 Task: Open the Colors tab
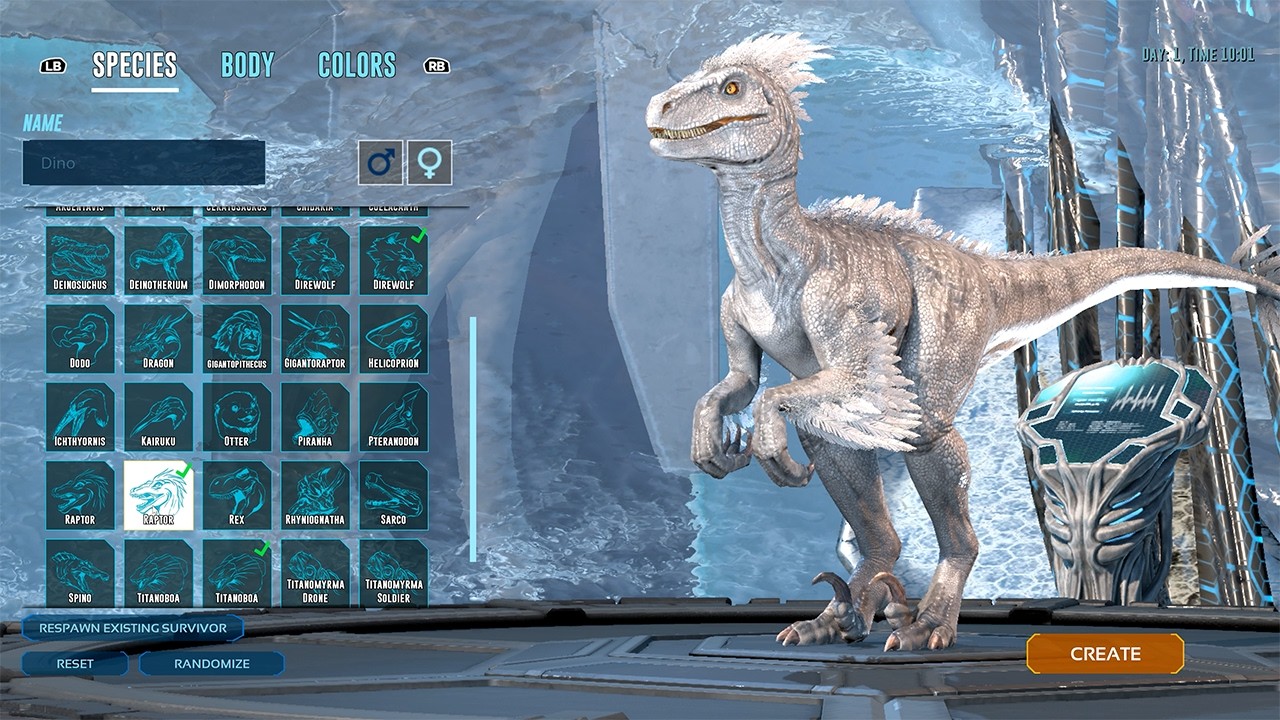pos(357,66)
